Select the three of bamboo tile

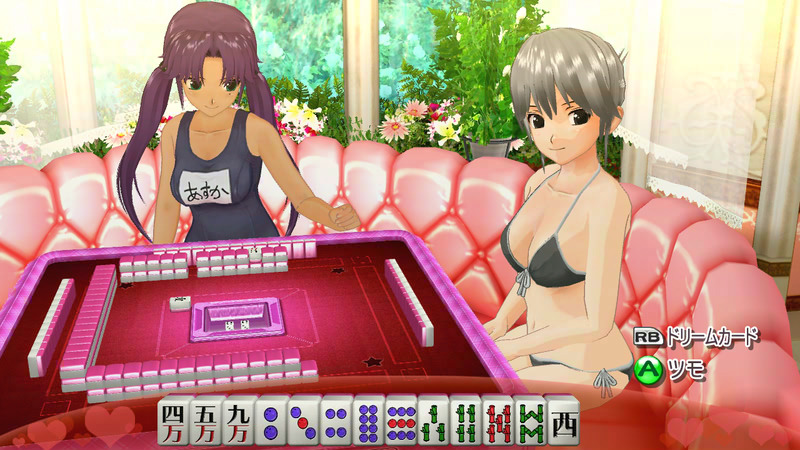pos(435,421)
